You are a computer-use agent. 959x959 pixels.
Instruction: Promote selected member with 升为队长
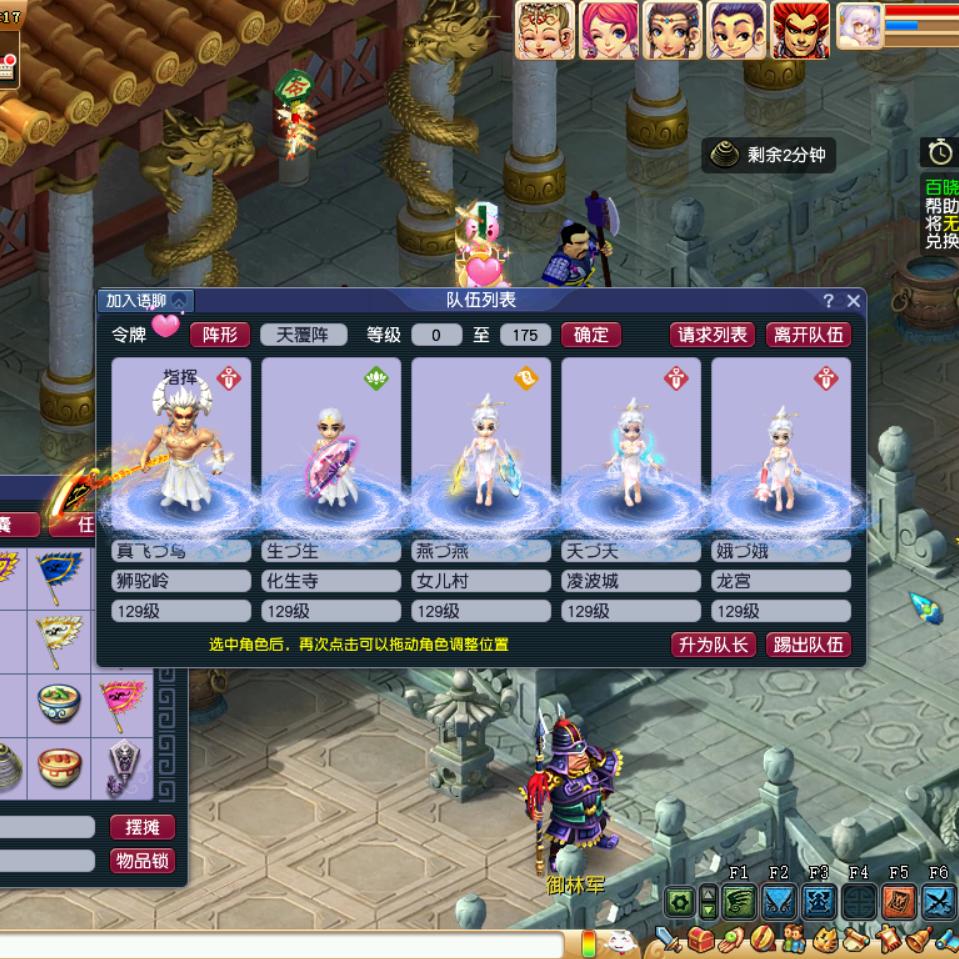[x=713, y=645]
